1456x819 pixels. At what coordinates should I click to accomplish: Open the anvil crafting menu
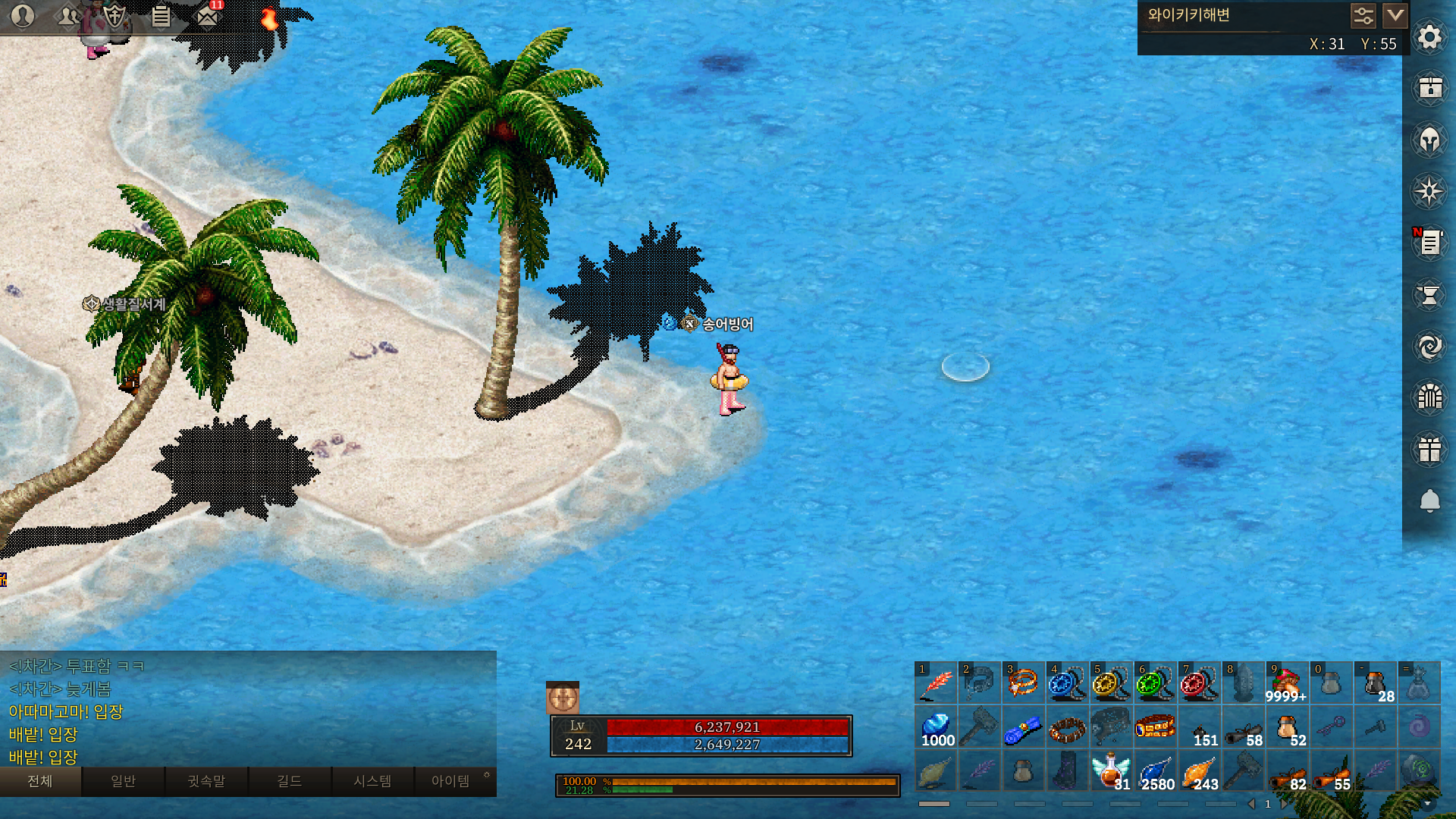(1429, 295)
